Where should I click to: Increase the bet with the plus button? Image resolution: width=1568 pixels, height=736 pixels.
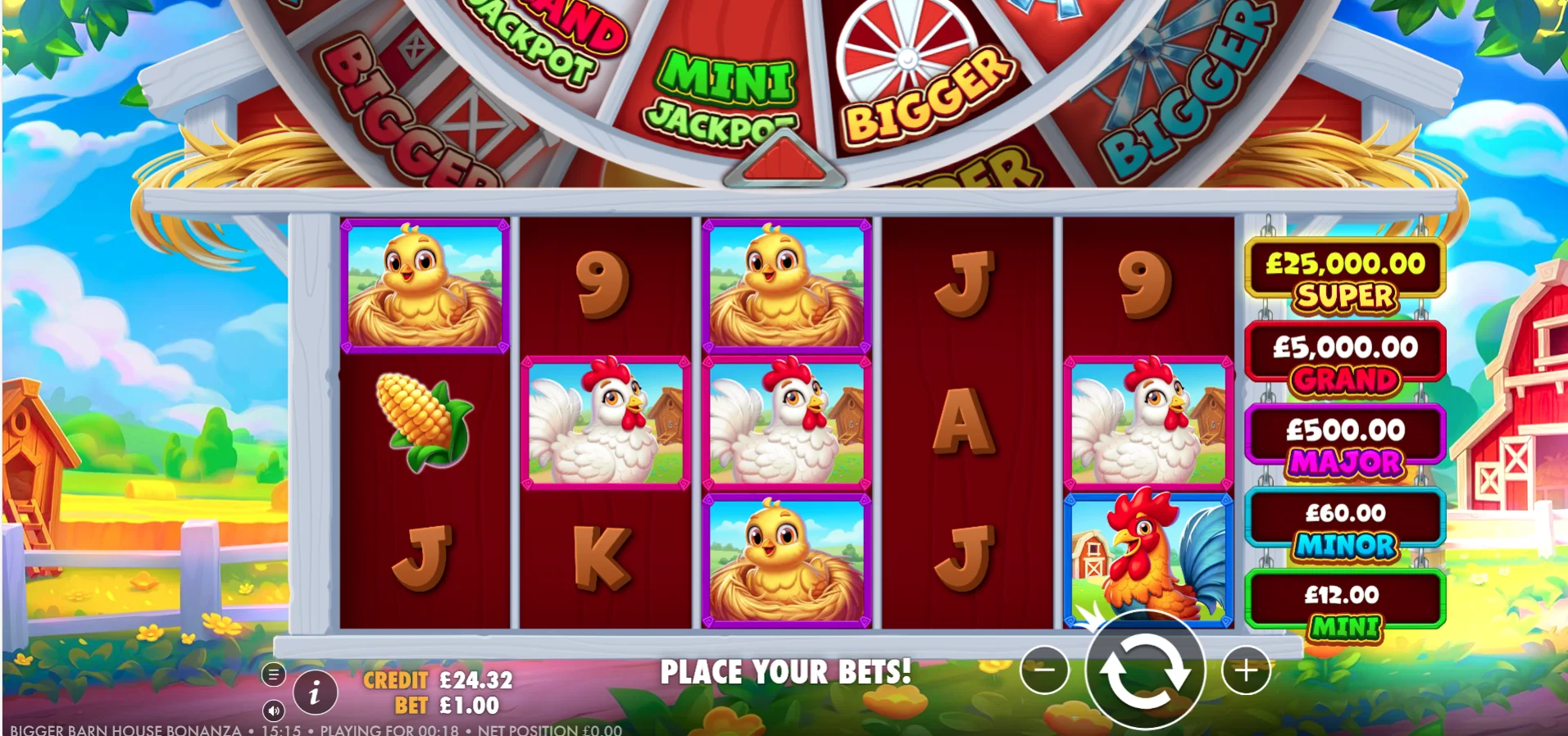coord(1246,670)
